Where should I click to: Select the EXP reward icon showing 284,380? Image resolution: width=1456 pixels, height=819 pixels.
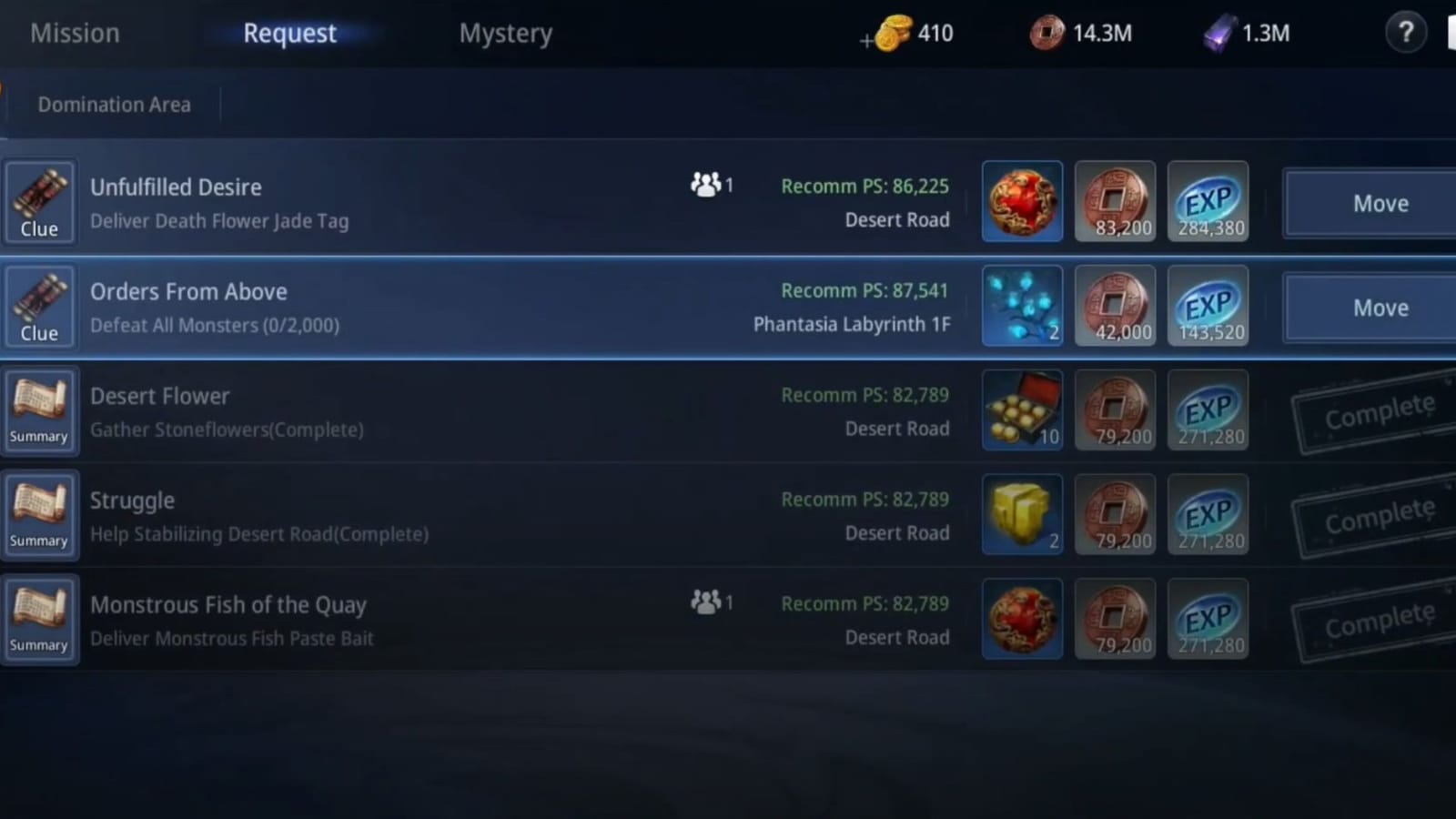(x=1208, y=201)
